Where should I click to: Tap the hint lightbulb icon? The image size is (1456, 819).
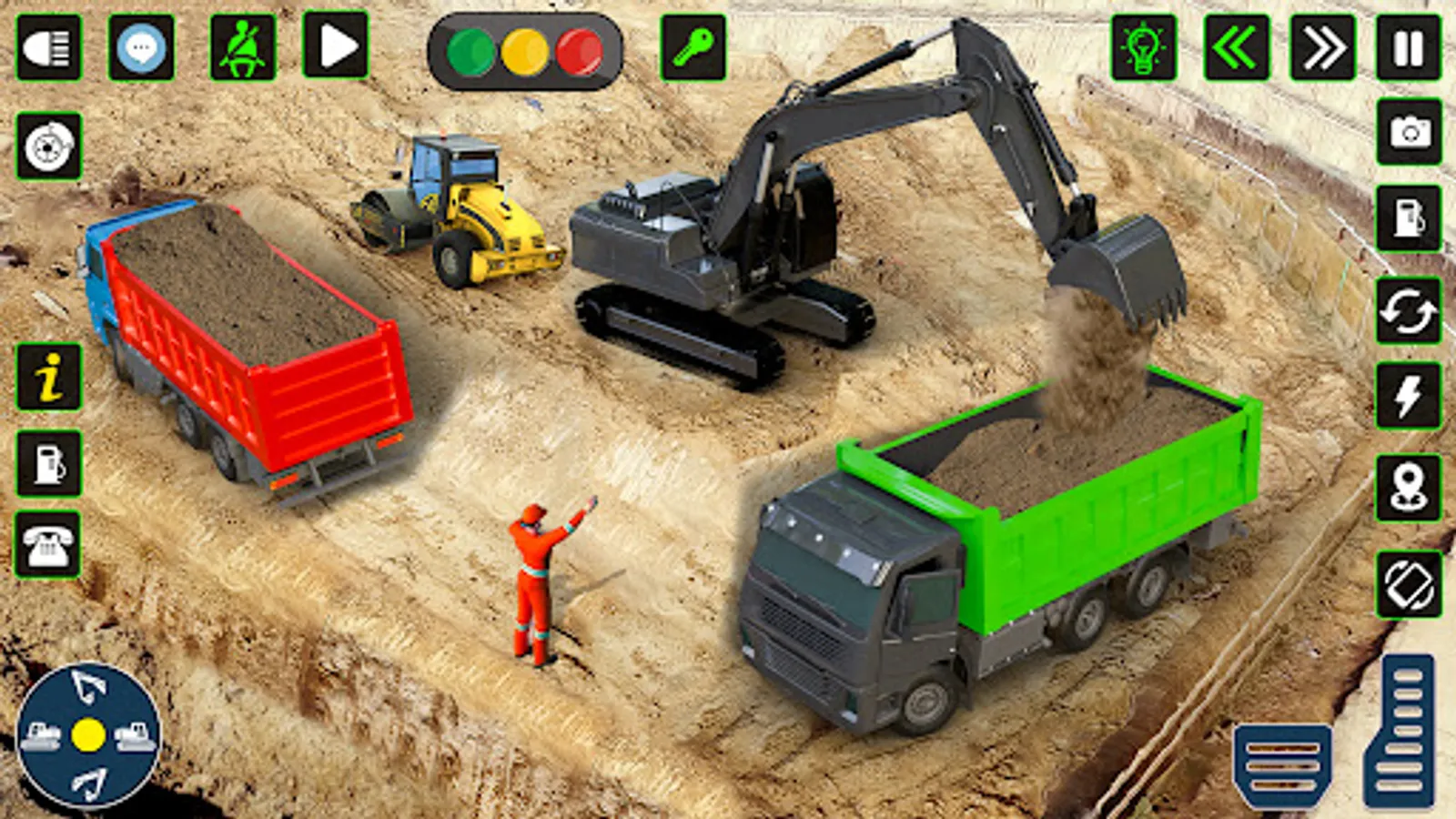[1145, 47]
